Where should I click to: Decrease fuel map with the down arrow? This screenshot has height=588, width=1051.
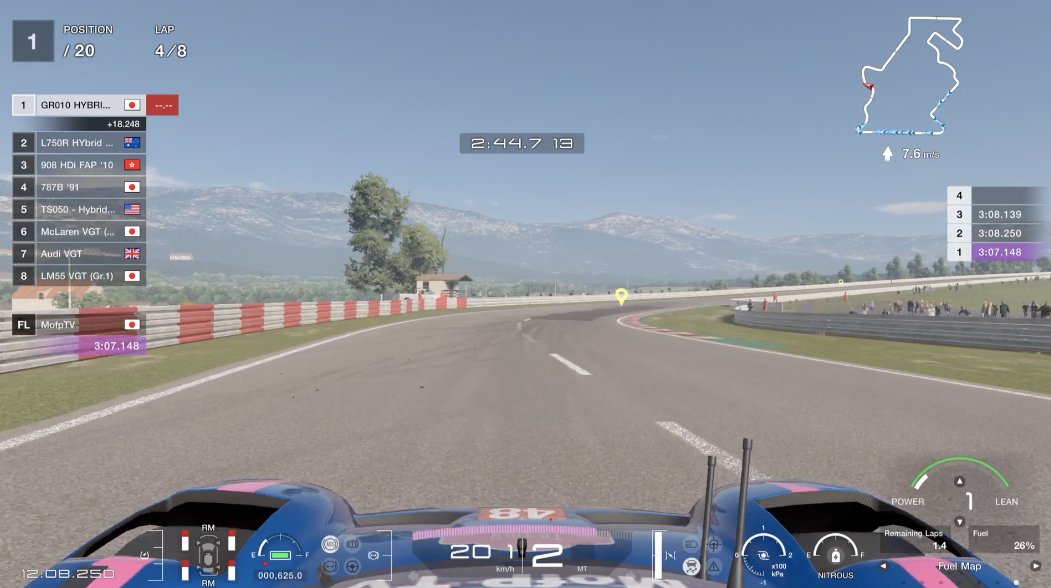[x=960, y=521]
